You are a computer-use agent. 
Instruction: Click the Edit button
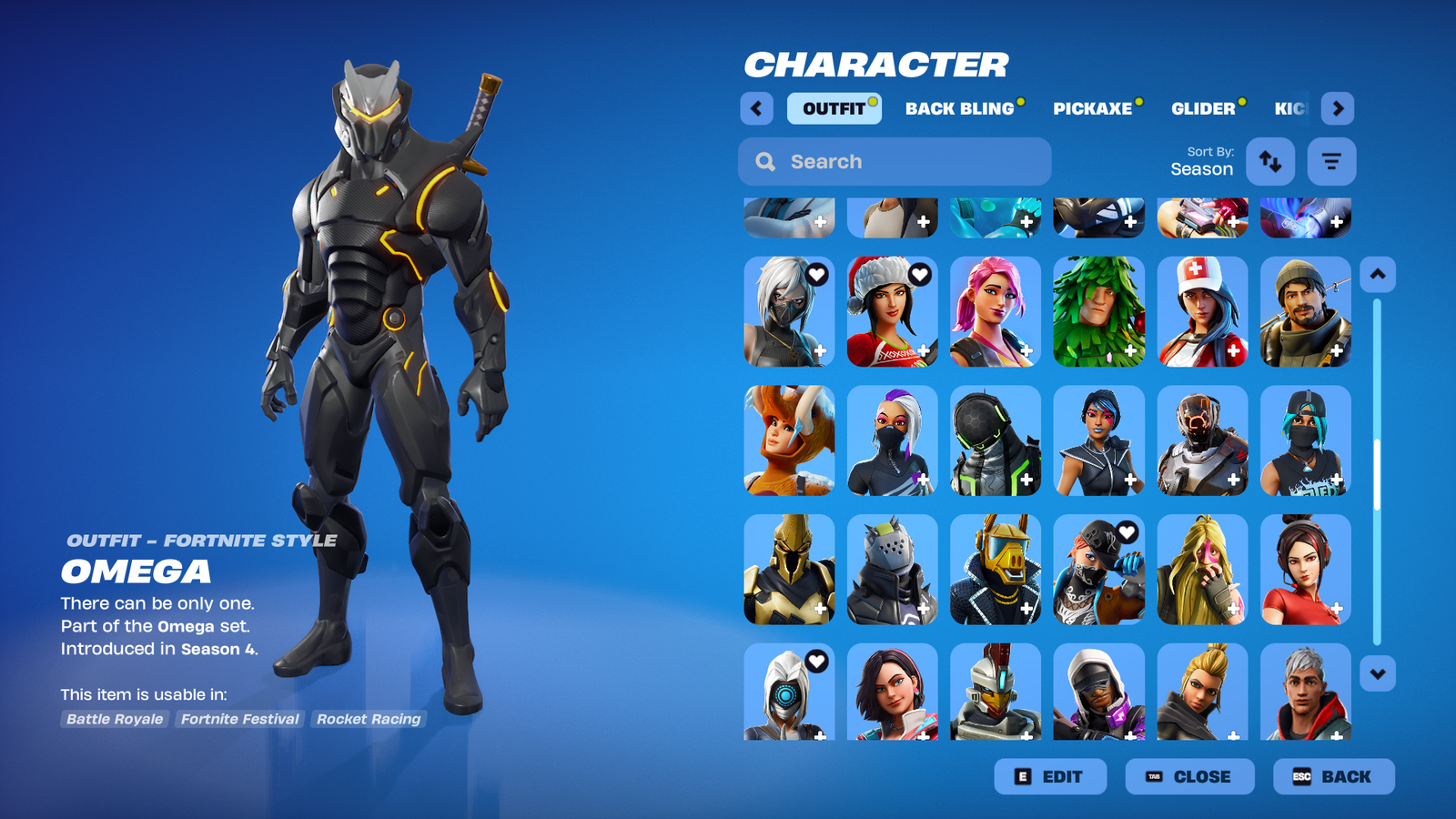pos(1050,776)
